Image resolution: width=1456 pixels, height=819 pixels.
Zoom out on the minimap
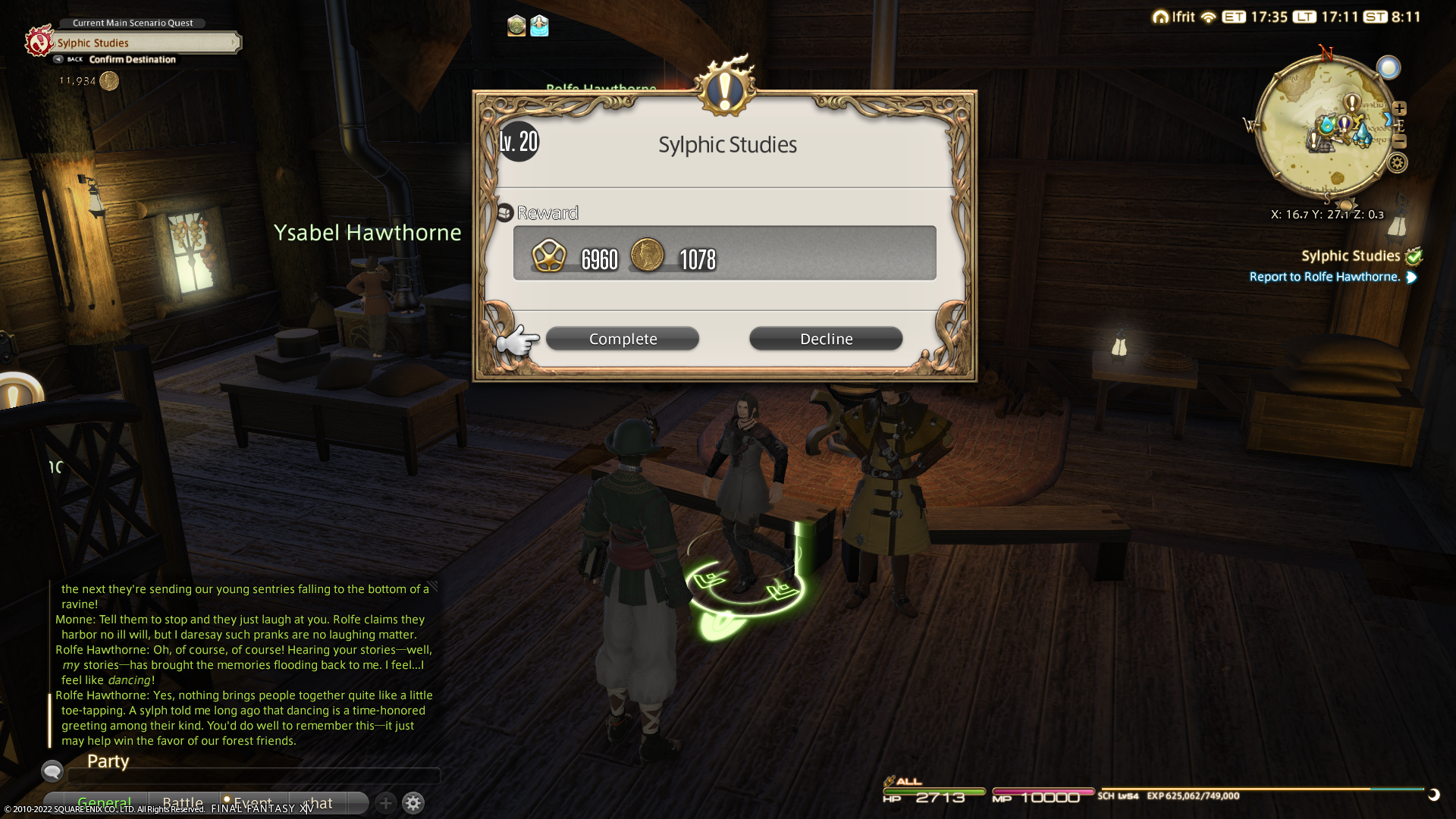click(x=1399, y=142)
